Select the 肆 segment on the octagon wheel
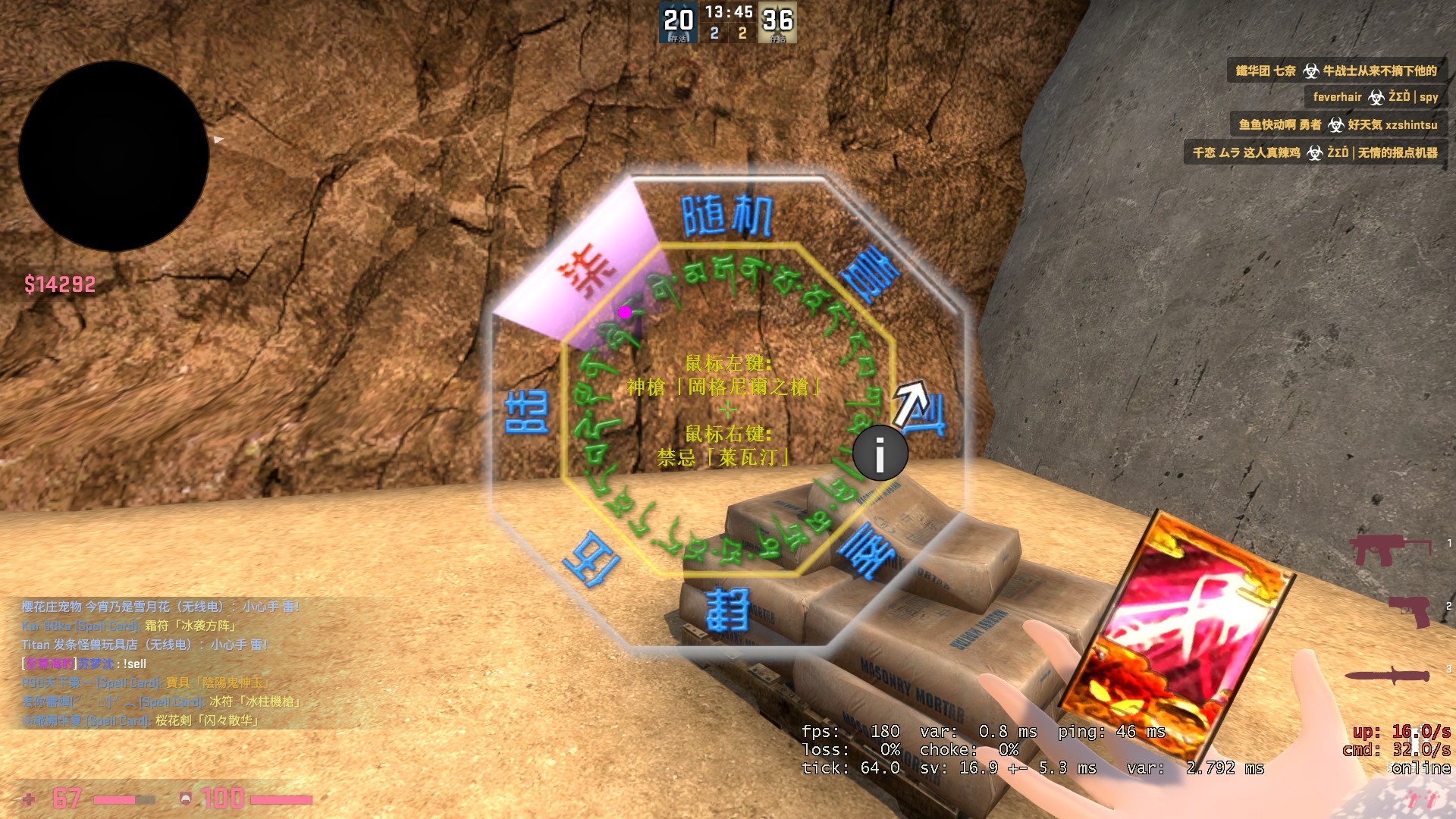 (x=728, y=610)
